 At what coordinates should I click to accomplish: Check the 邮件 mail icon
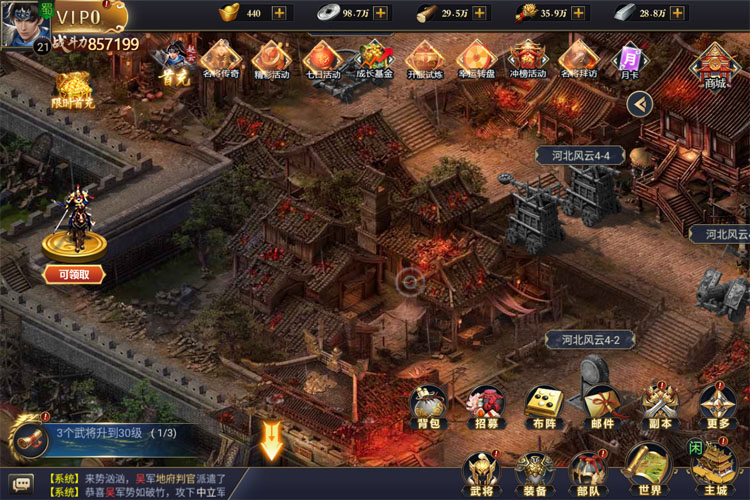click(601, 403)
